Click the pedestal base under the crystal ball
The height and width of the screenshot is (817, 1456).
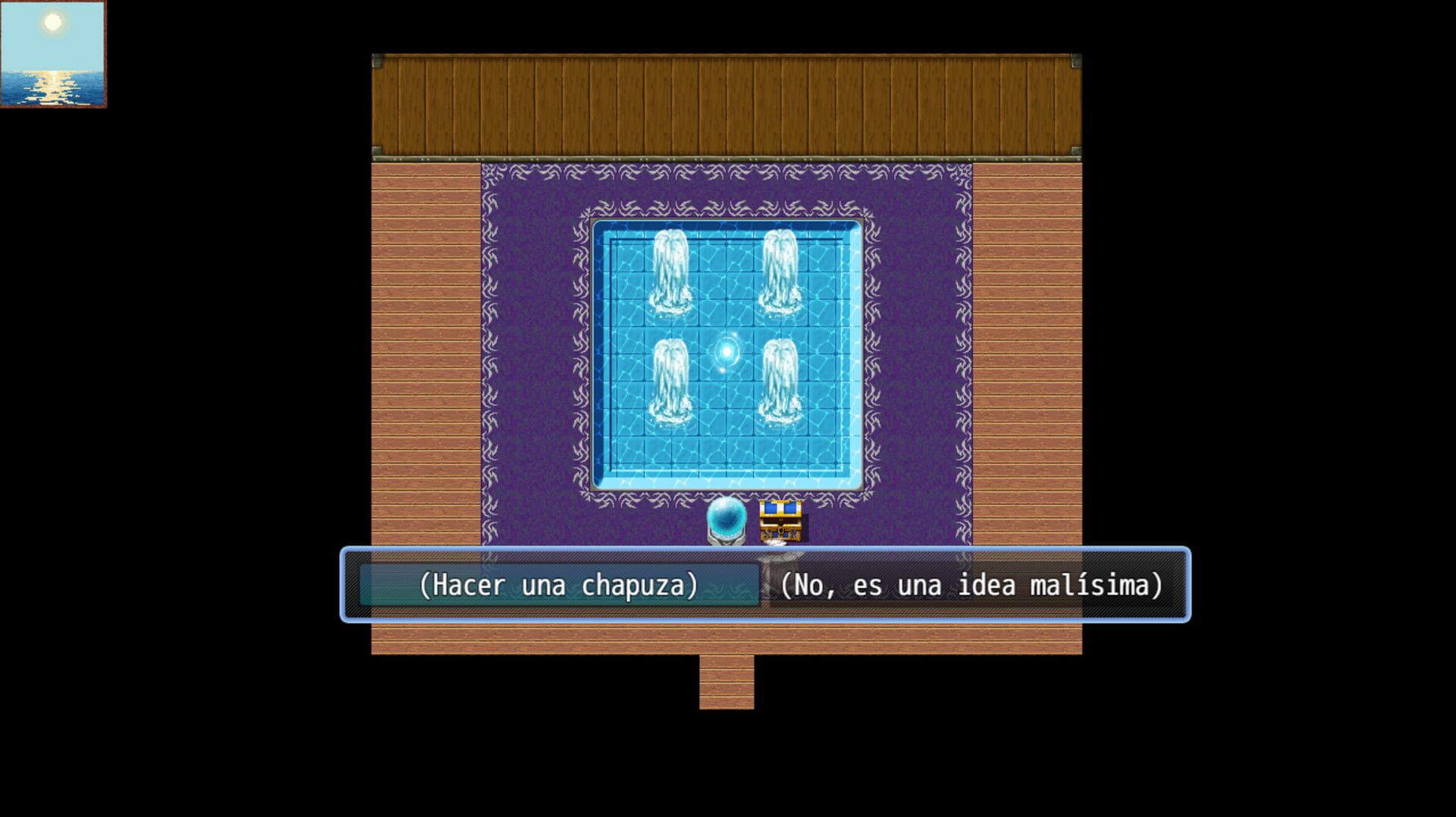point(726,539)
